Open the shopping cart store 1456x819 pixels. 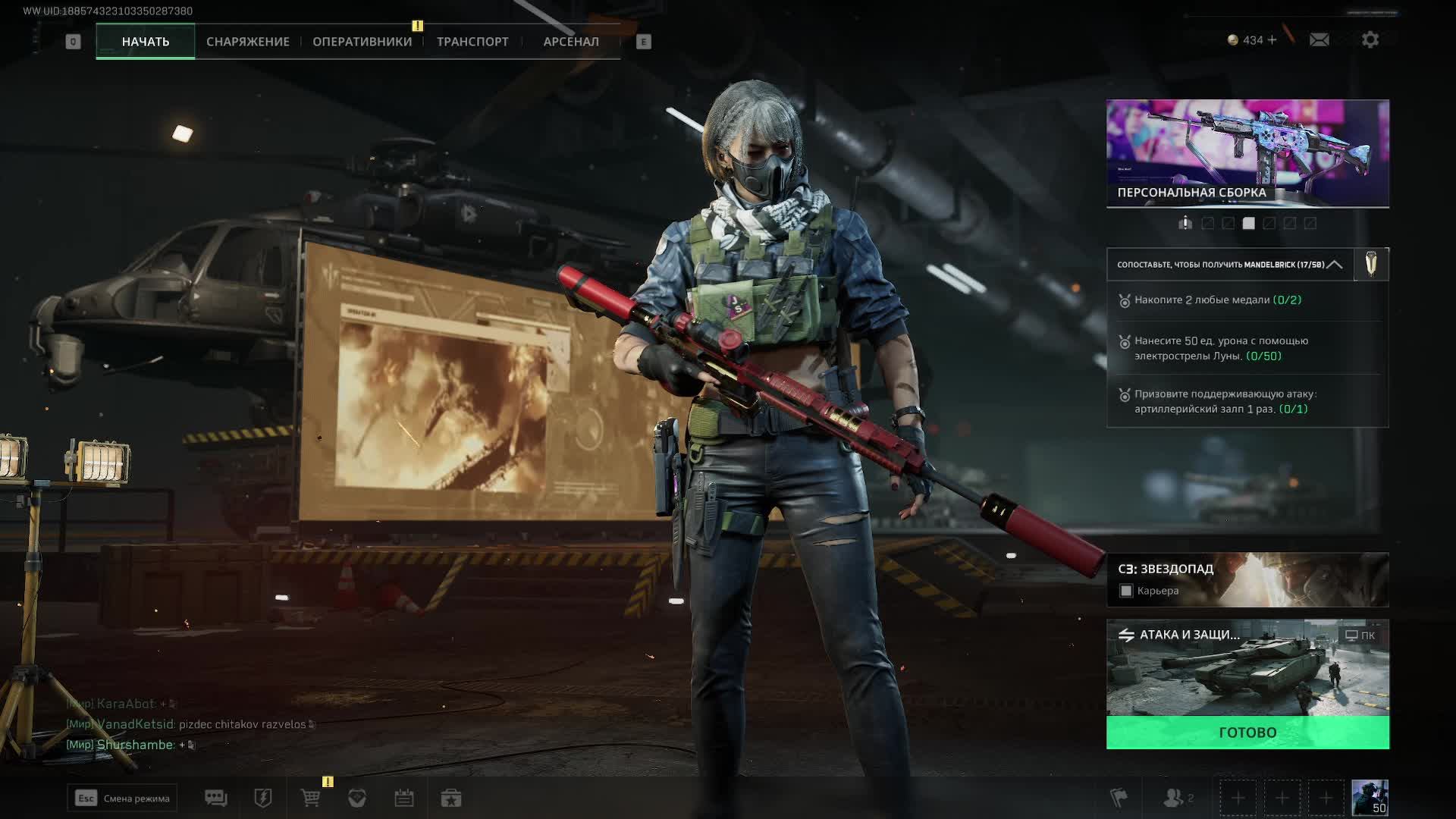(310, 798)
